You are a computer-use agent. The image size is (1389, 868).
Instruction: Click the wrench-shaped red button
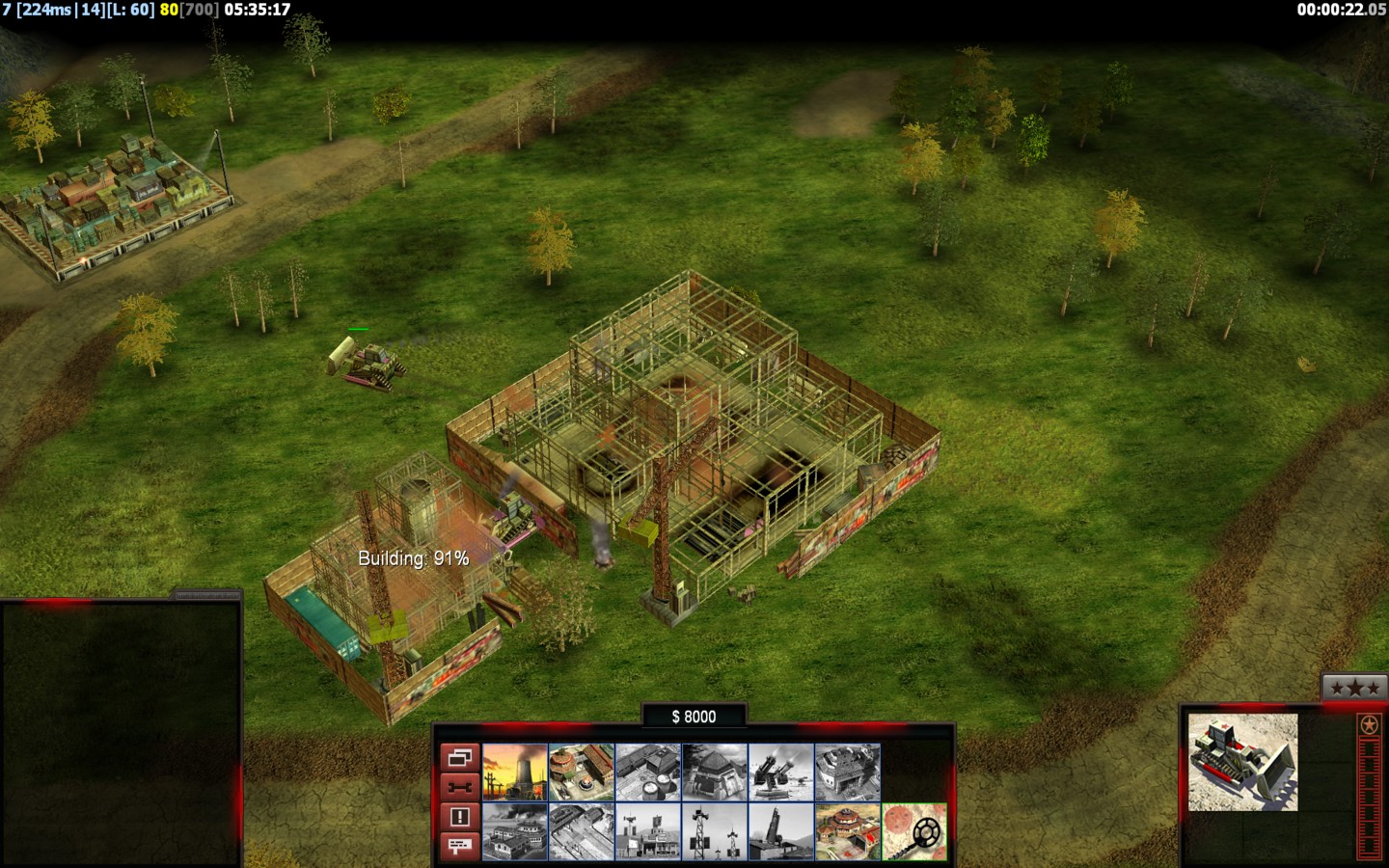click(459, 787)
